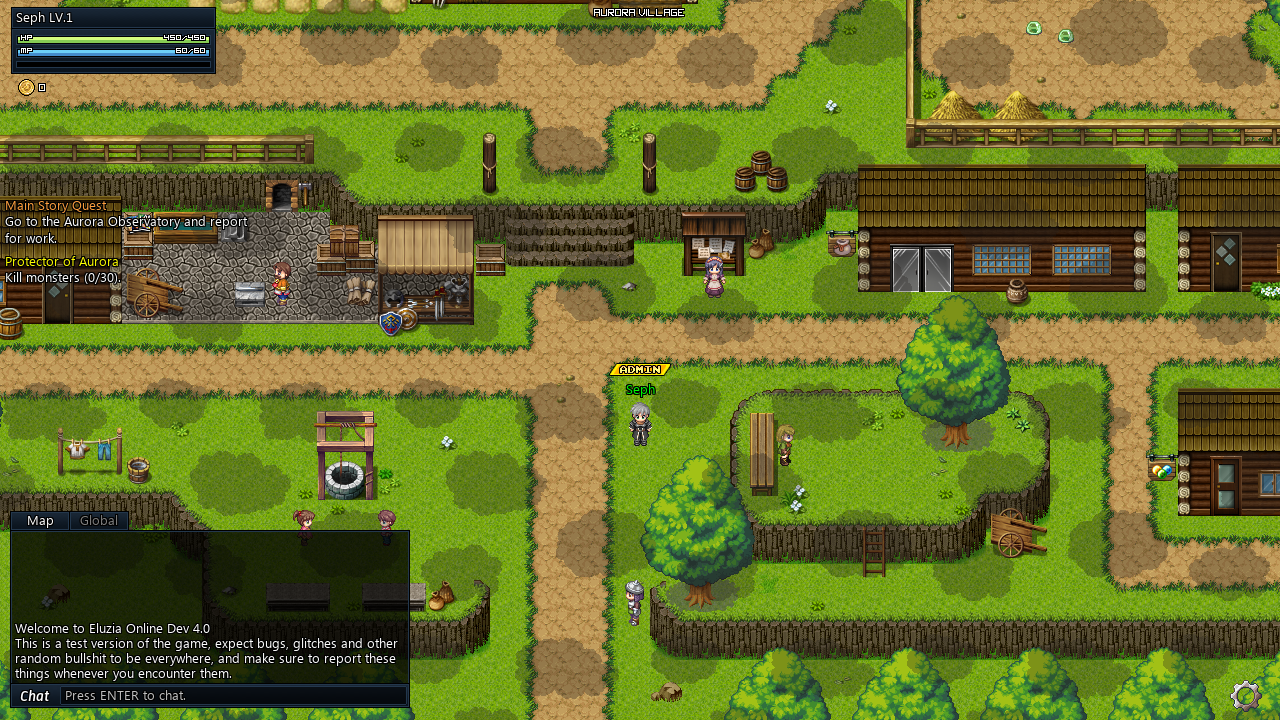This screenshot has width=1280, height=720.
Task: Click the gold counter value beside the coin
Action: click(42, 87)
